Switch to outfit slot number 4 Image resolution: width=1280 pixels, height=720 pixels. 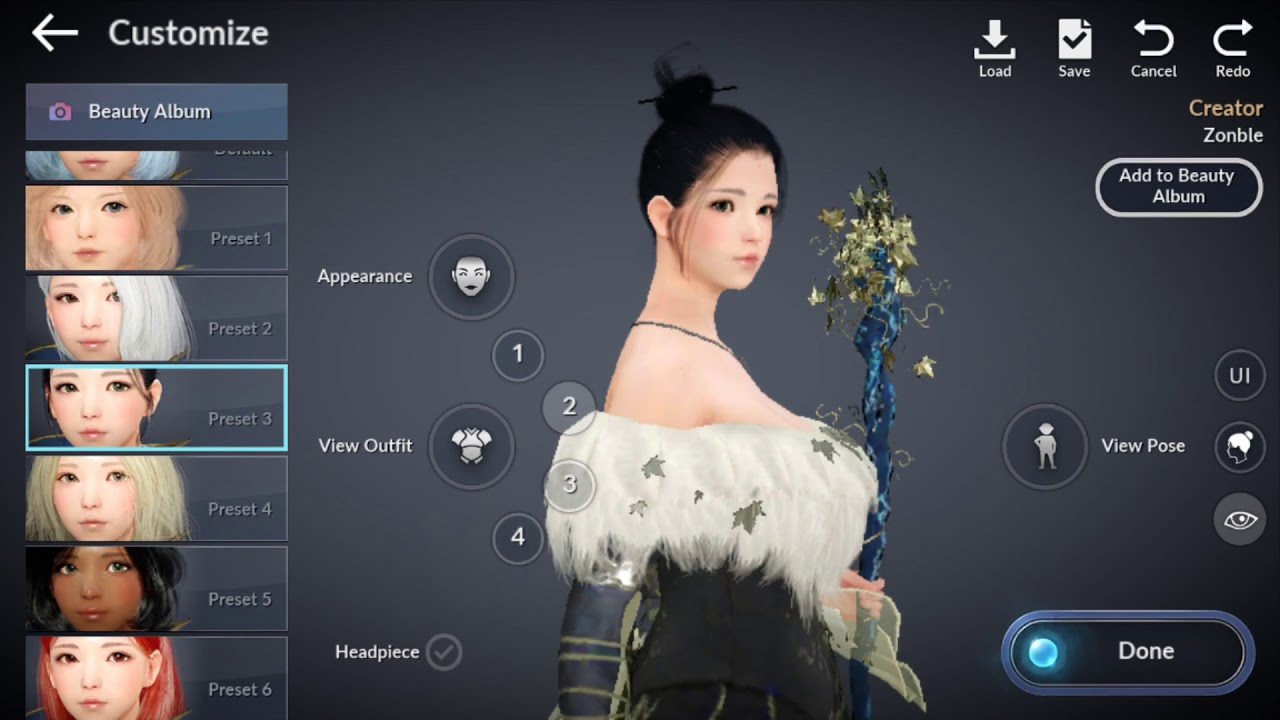518,538
